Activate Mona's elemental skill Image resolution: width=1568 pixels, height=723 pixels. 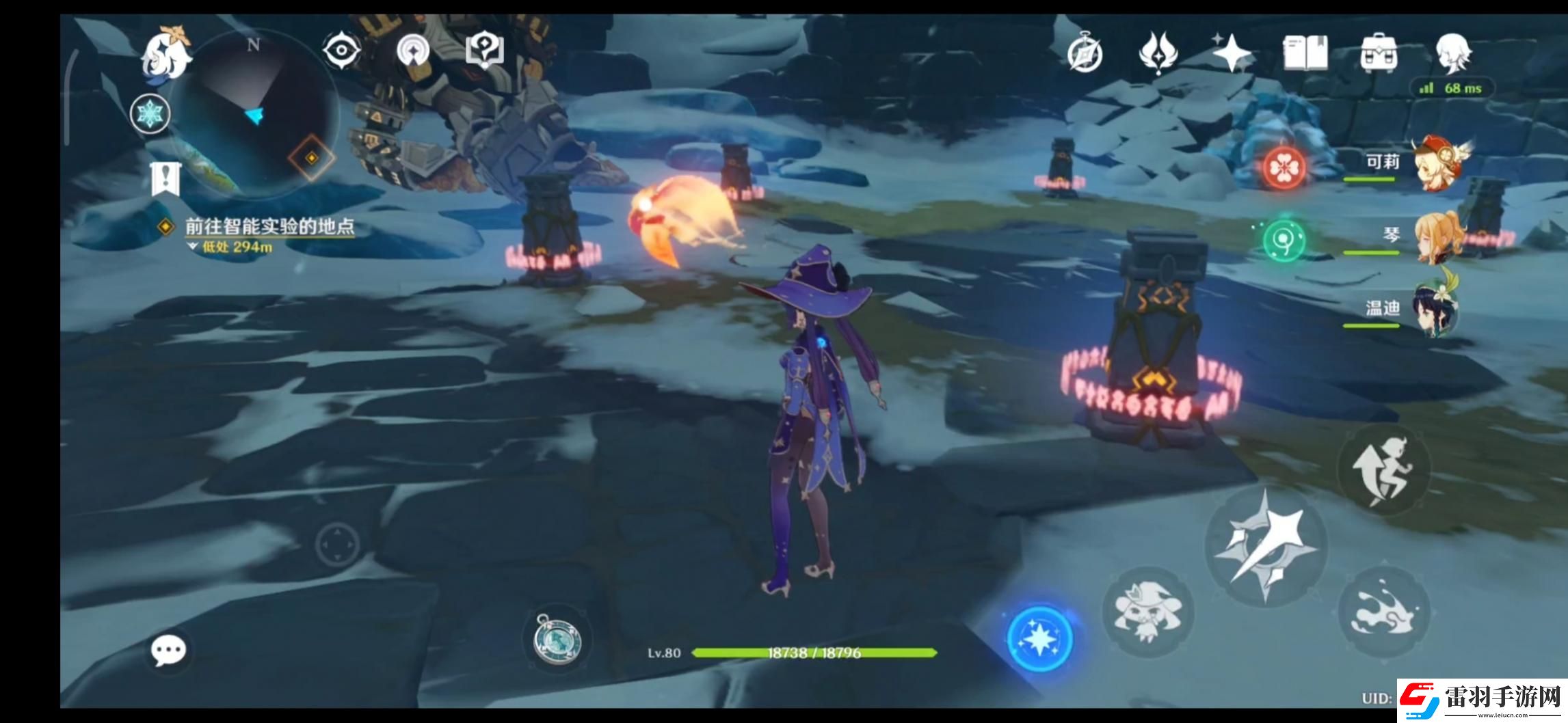[1148, 612]
